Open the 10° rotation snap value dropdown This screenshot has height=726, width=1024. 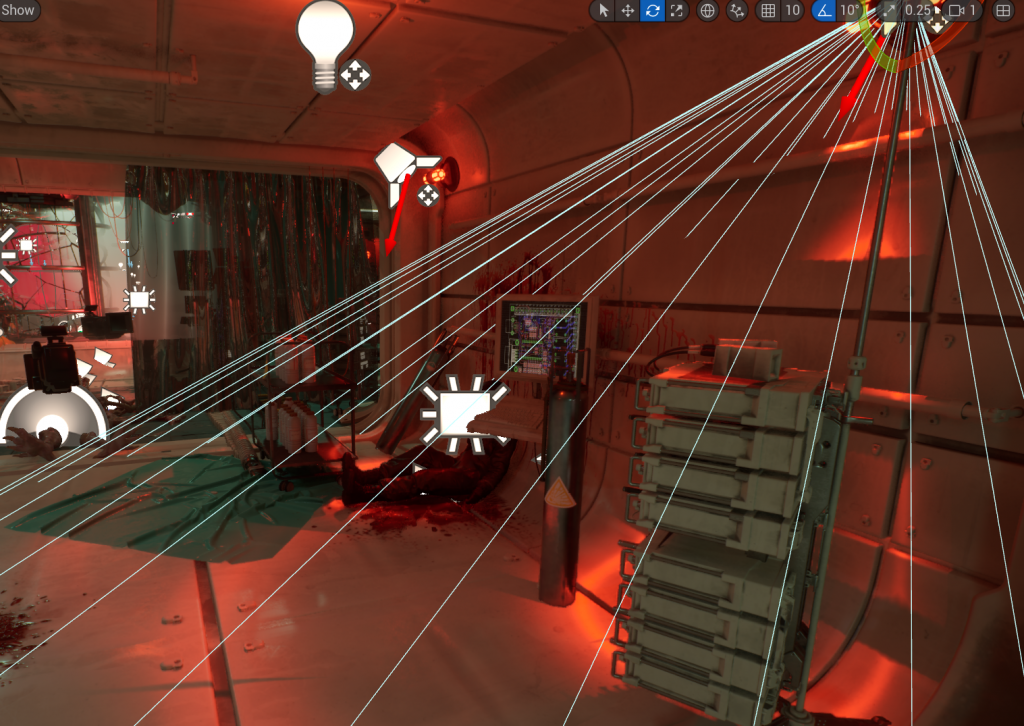click(x=849, y=11)
